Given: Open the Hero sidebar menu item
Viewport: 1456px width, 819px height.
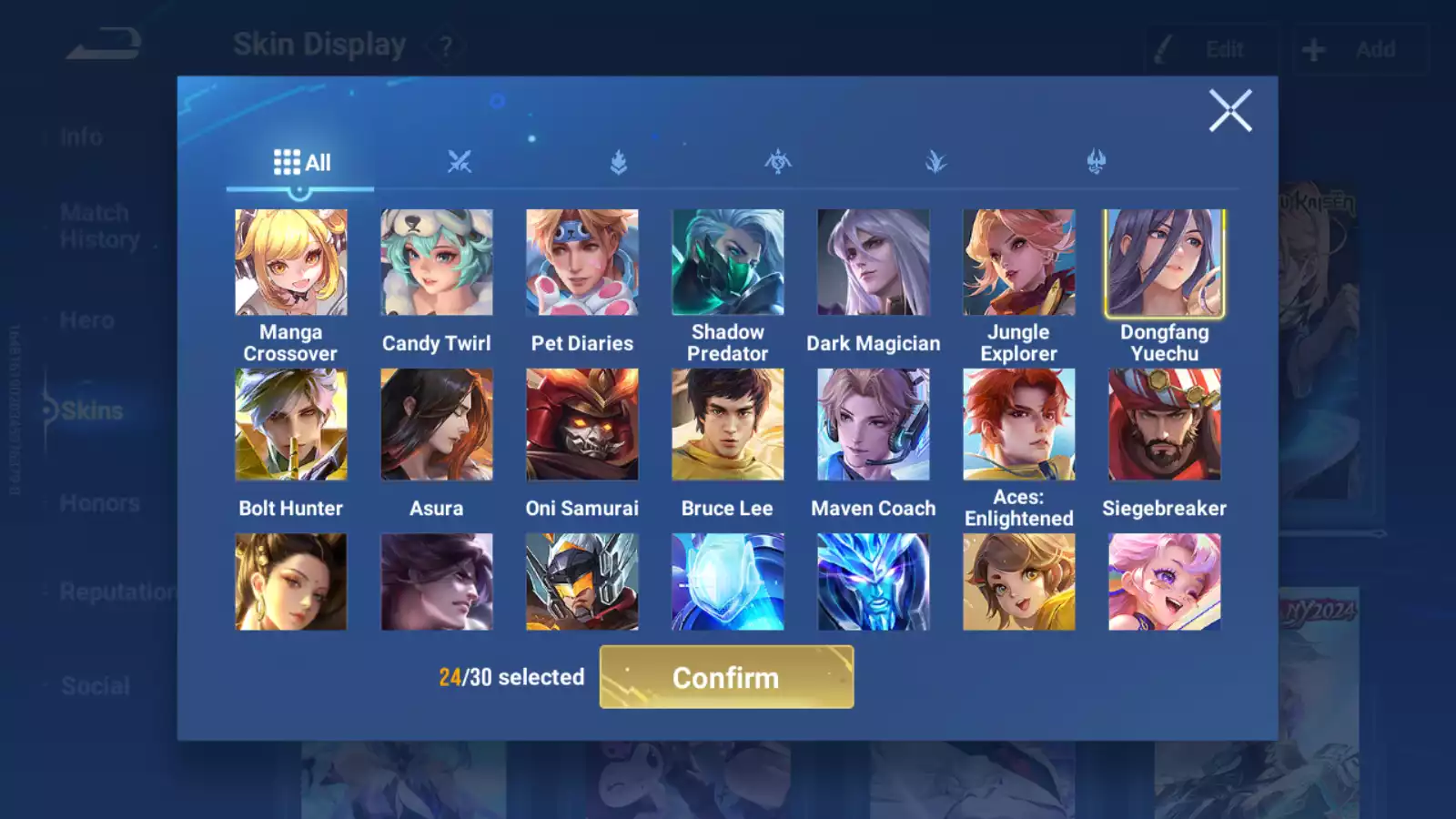Looking at the screenshot, I should point(86,320).
